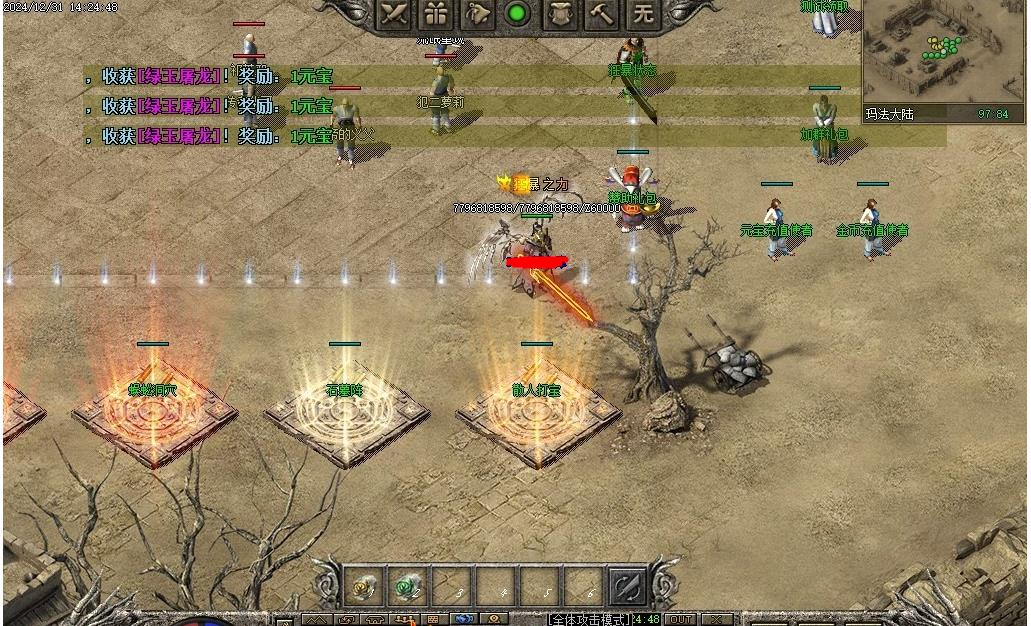Viewport: 1031px width, 626px height.
Task: Click the sword swap button beside the hotbar
Action: coord(628,586)
